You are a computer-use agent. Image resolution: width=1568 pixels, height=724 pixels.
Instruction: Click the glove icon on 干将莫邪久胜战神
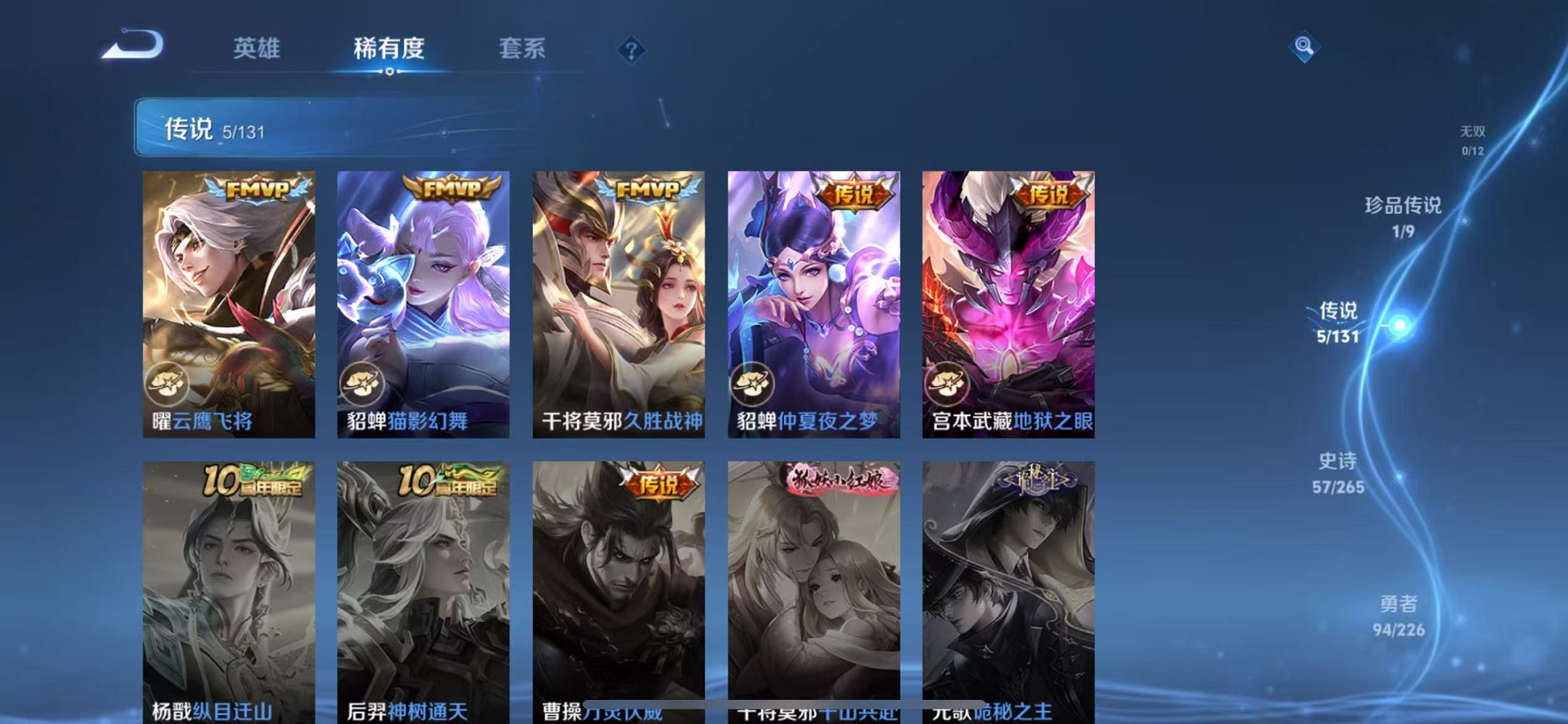point(559,381)
